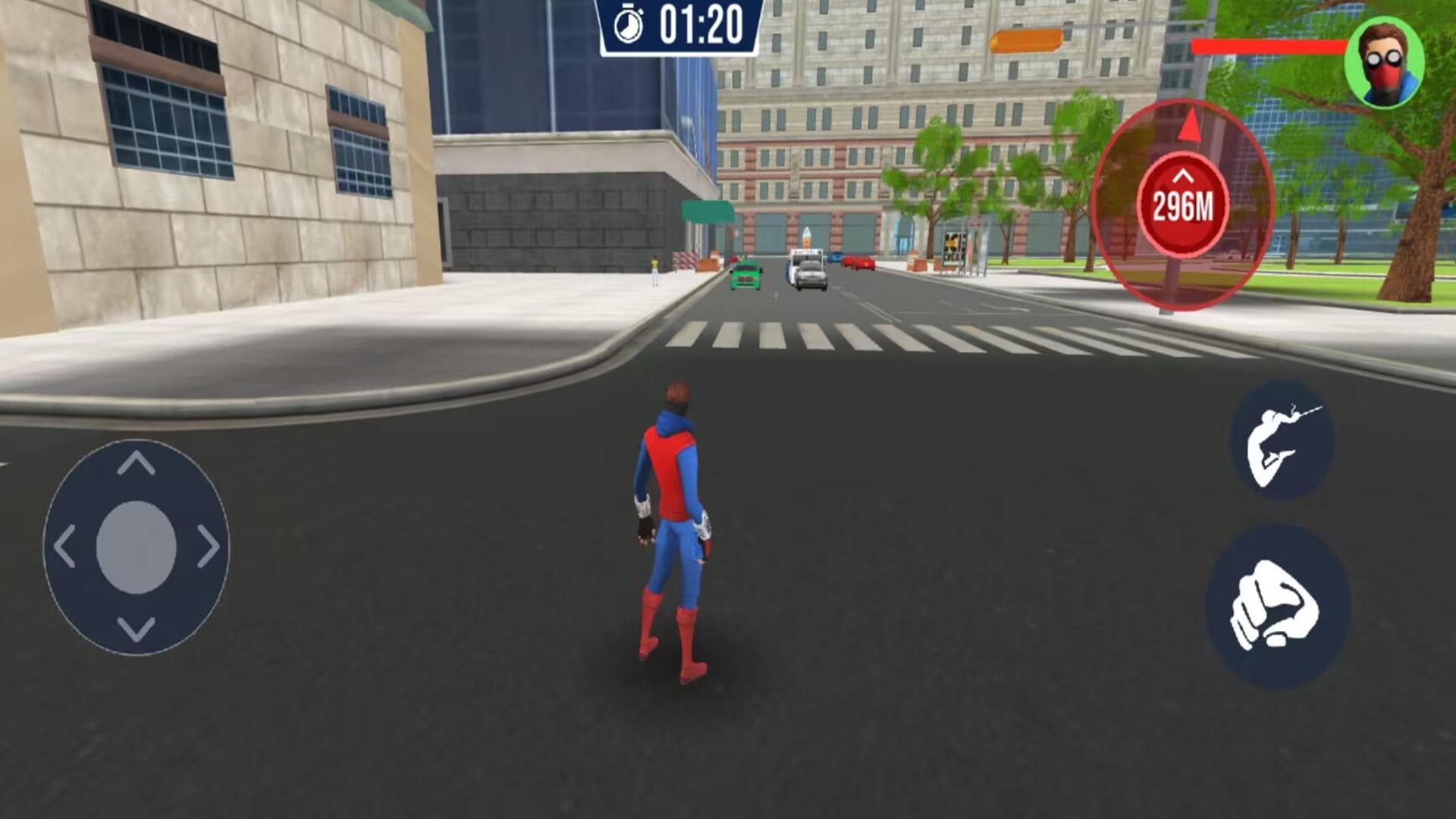Click the masked hero portrait

click(1384, 64)
